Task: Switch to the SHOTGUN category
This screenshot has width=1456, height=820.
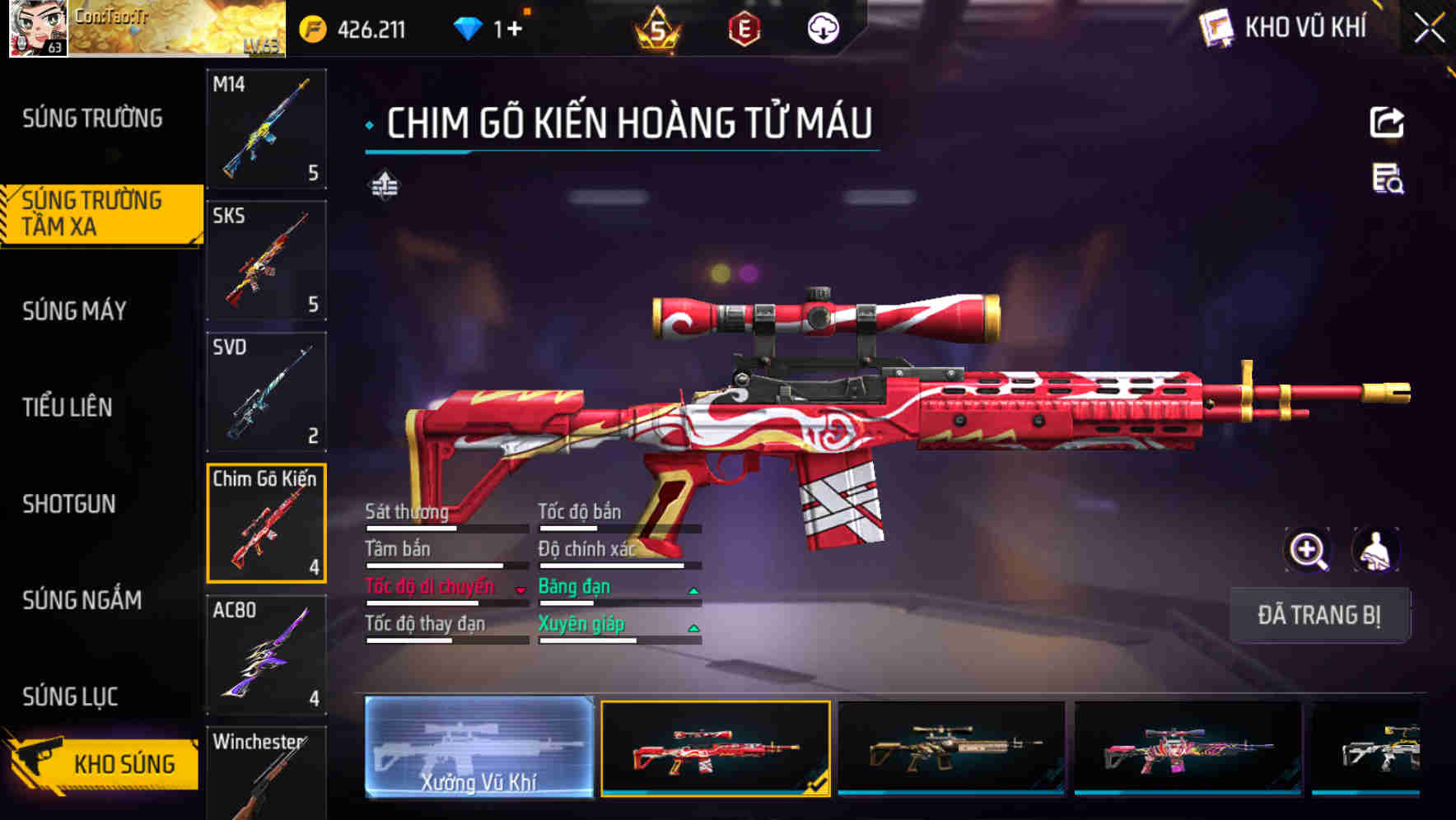Action: [x=68, y=505]
